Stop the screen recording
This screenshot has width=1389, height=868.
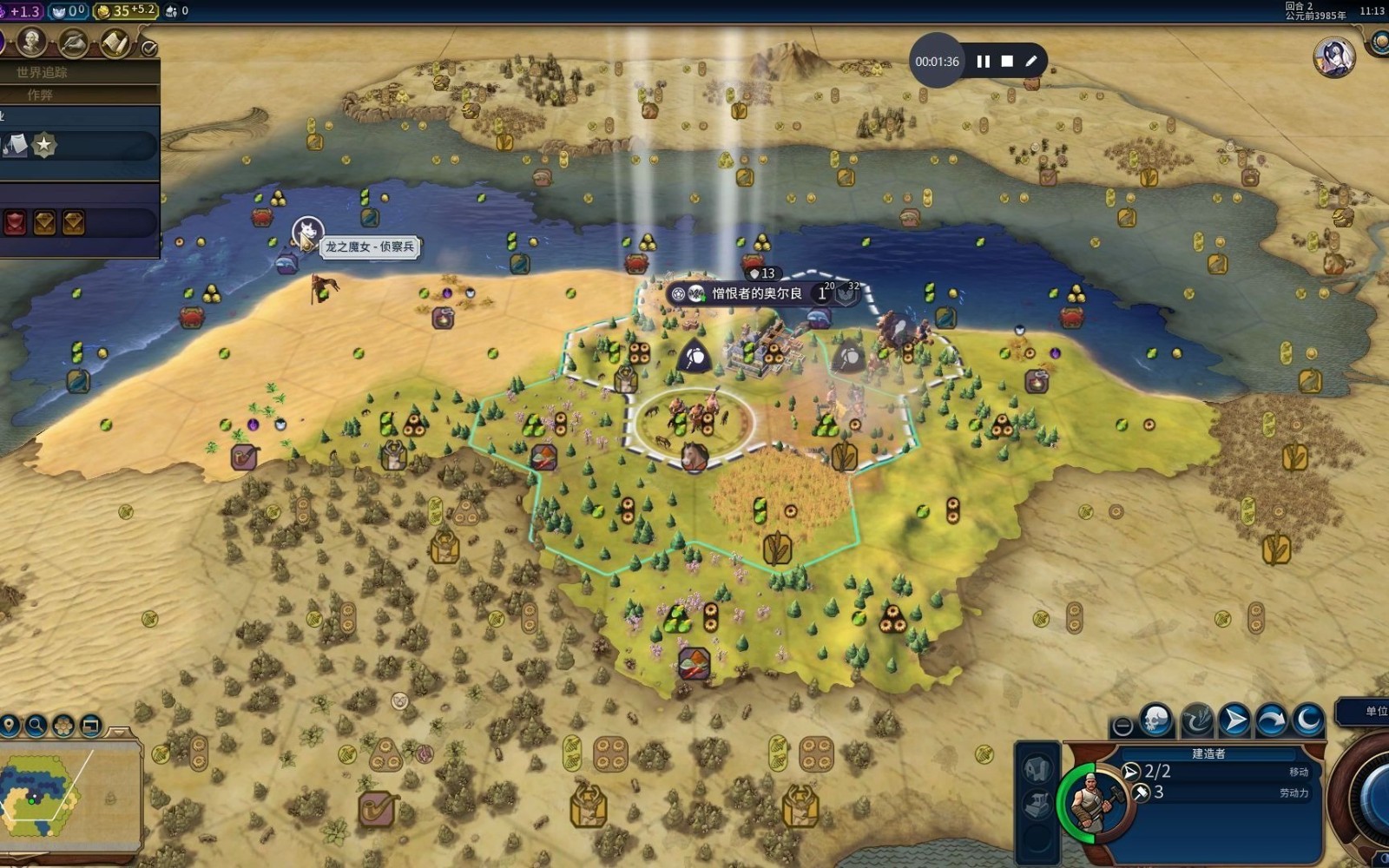point(1007,62)
